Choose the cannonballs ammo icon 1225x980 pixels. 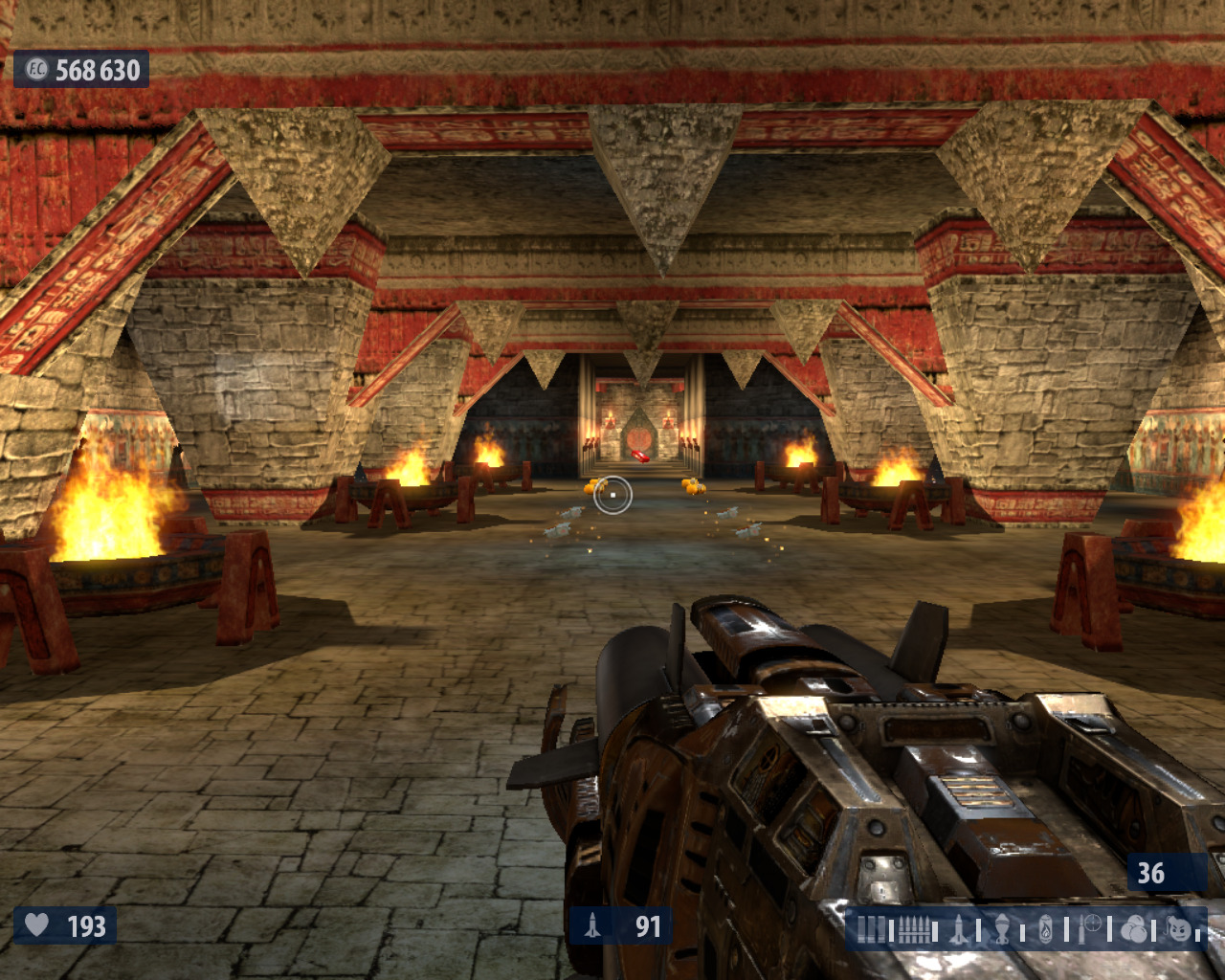[1133, 929]
